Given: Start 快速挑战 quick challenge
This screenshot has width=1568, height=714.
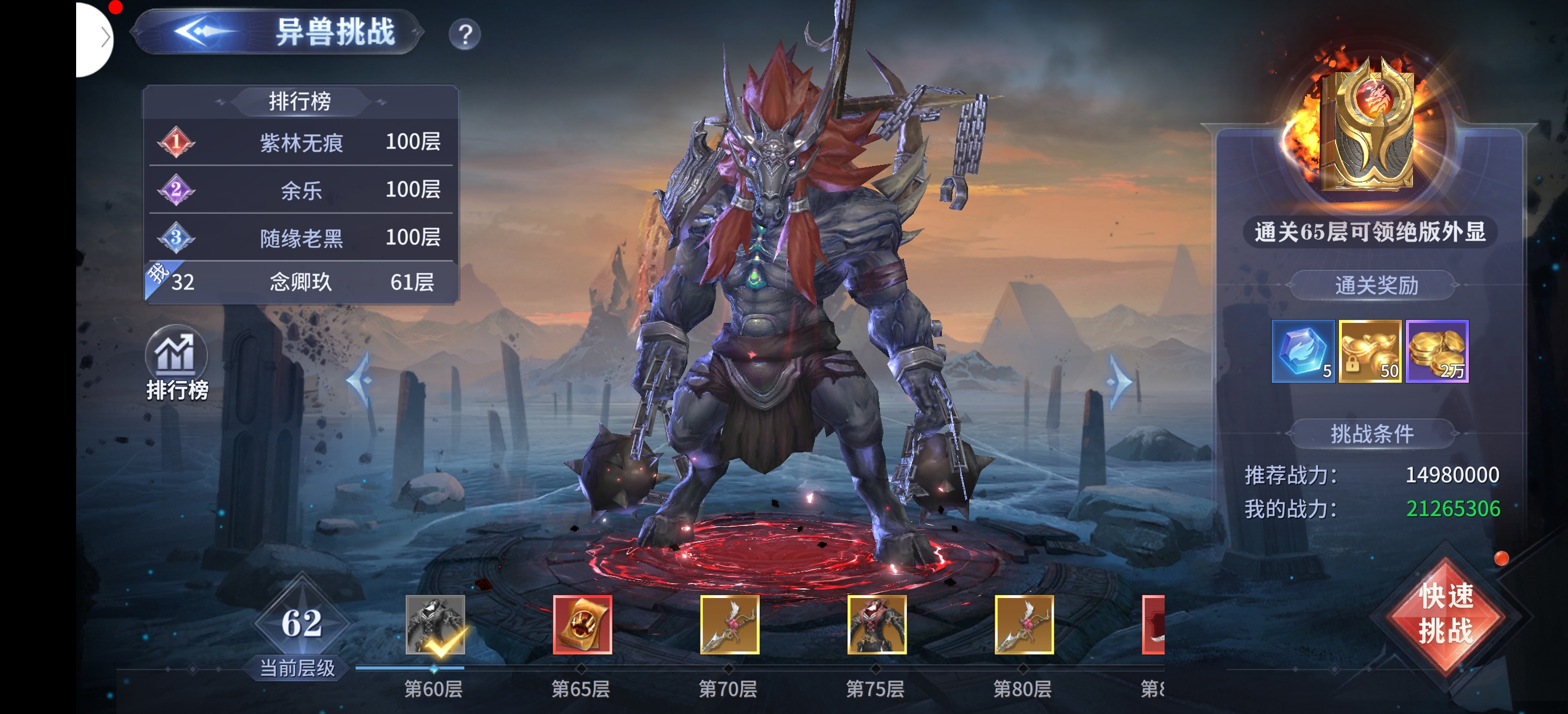Looking at the screenshot, I should 1446,613.
